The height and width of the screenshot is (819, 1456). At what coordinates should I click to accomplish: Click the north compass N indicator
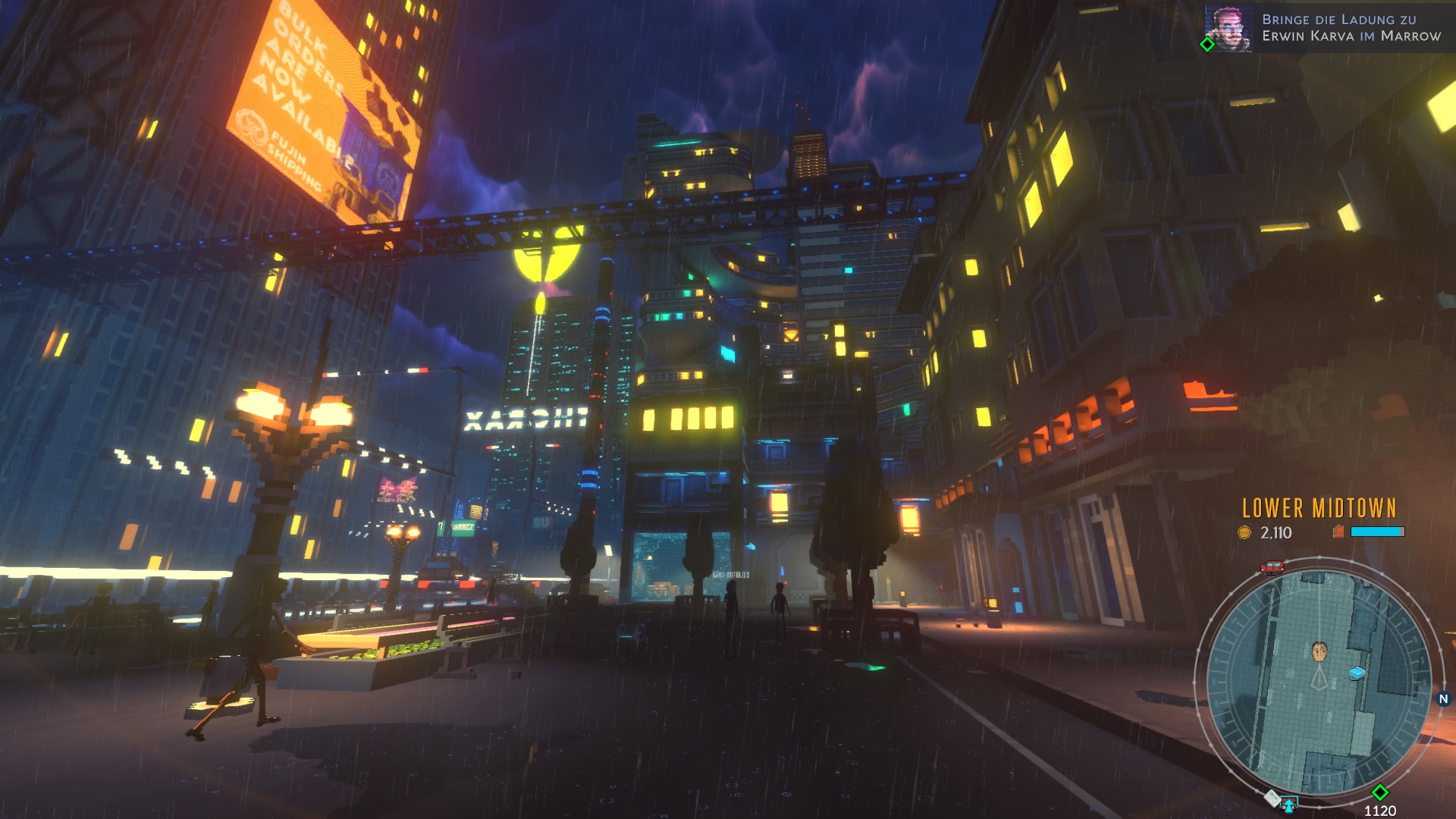pos(1443,699)
